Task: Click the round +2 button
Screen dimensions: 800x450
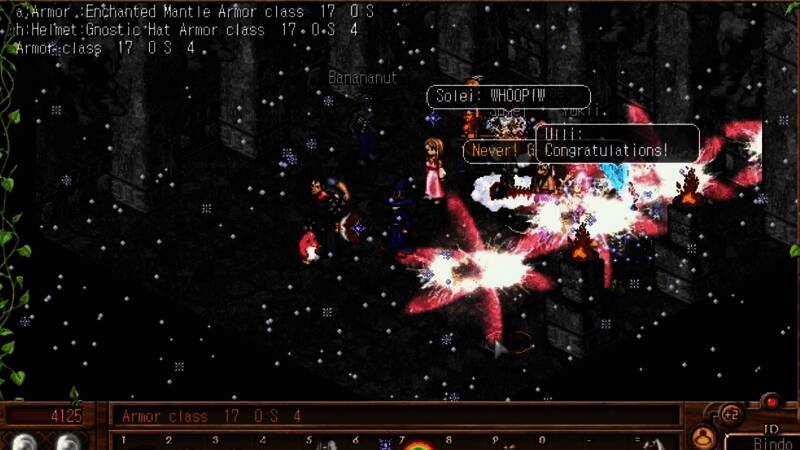Action: pyautogui.click(x=730, y=414)
